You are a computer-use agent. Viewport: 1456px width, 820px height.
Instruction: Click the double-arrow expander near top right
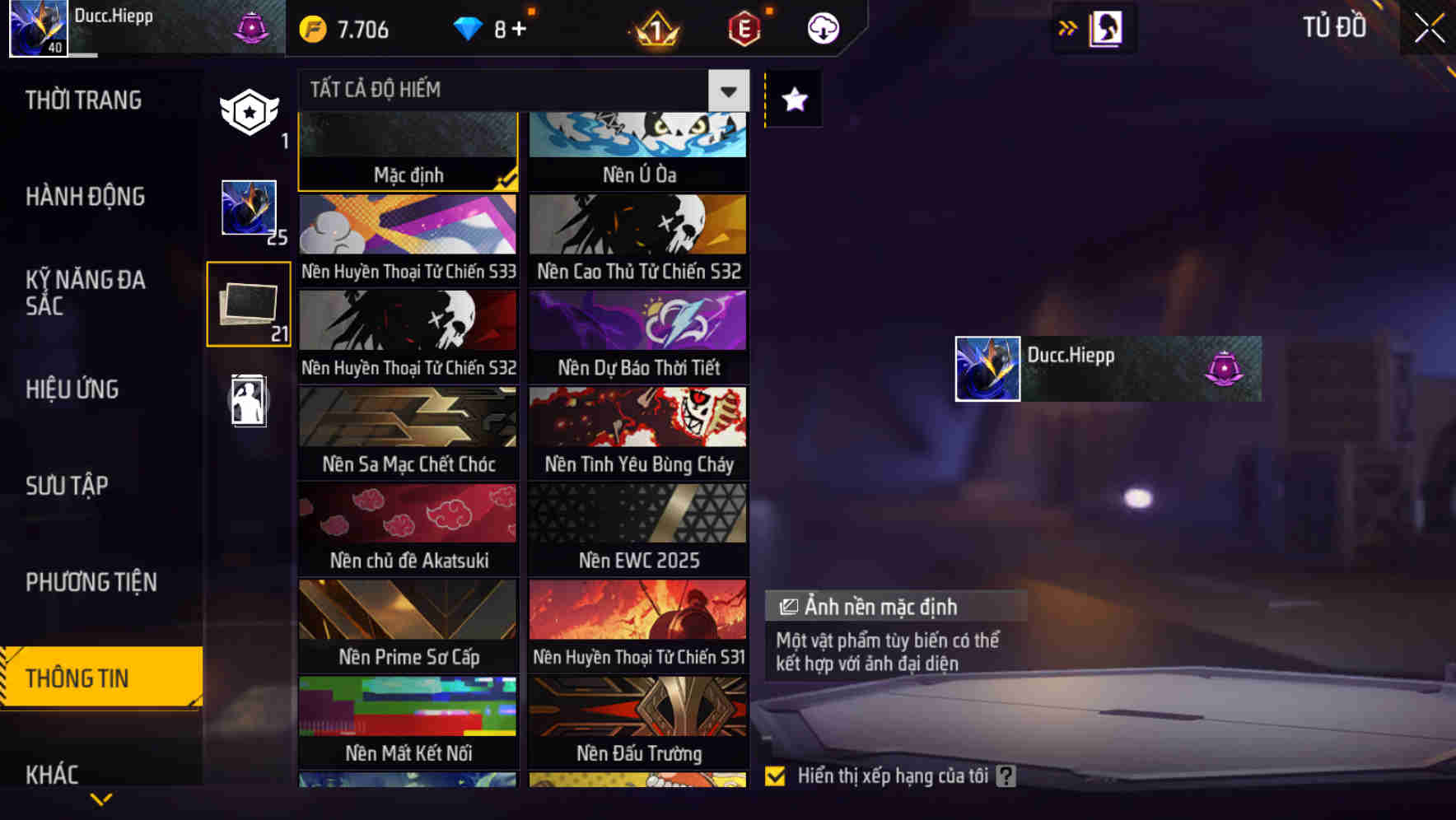[x=1066, y=27]
